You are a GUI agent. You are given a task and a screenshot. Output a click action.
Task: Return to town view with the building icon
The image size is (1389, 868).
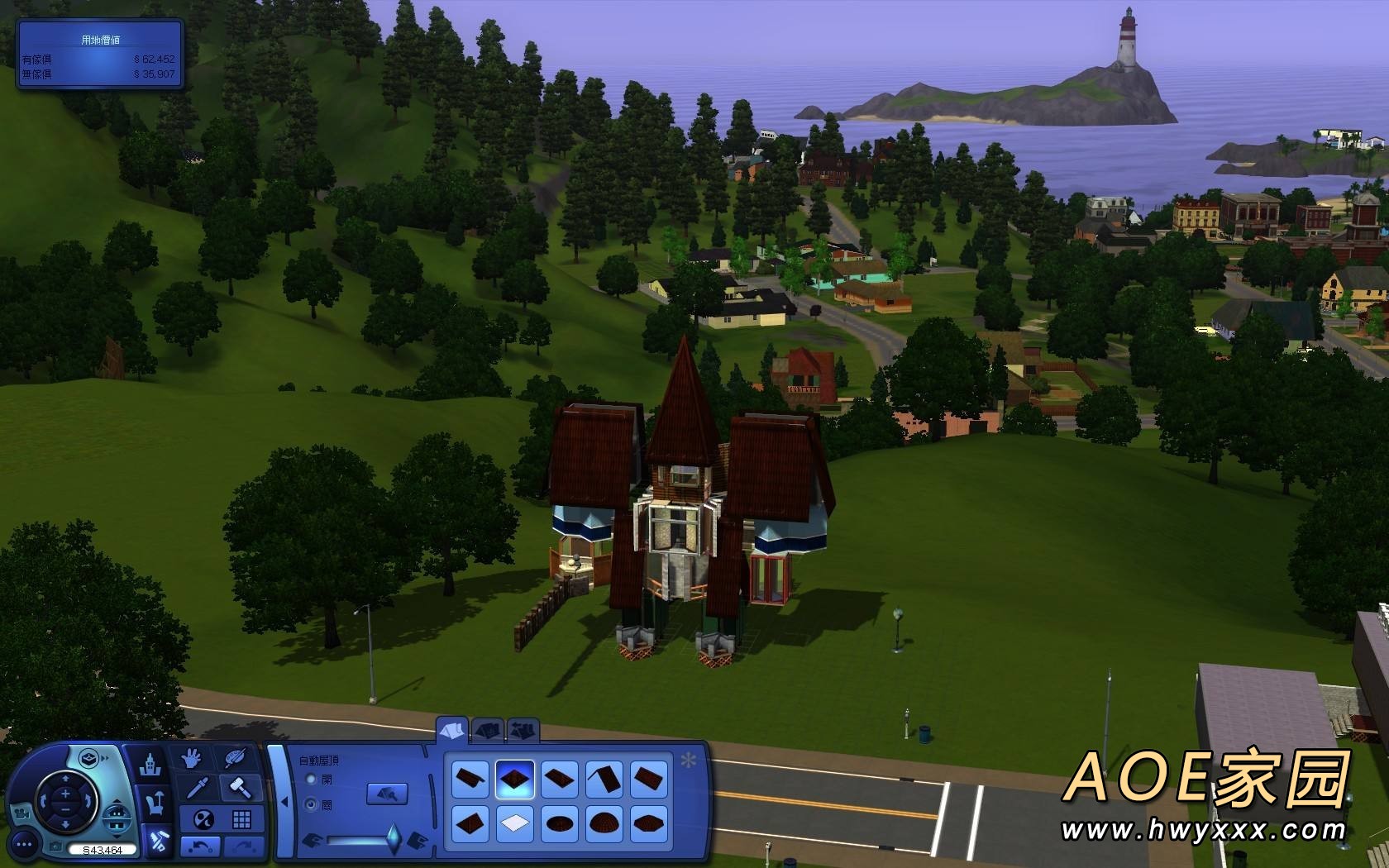[150, 764]
